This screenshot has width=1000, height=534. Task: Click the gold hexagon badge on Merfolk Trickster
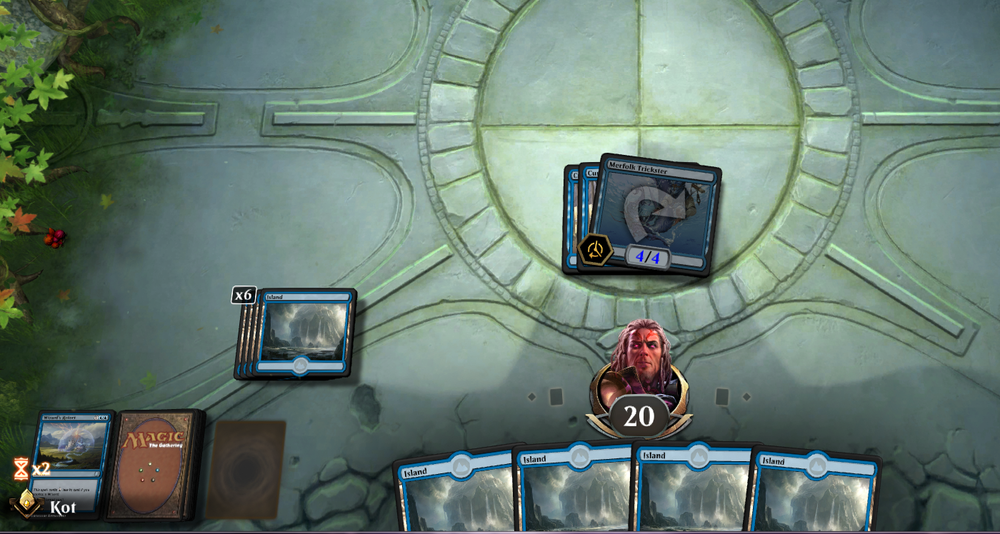(596, 249)
